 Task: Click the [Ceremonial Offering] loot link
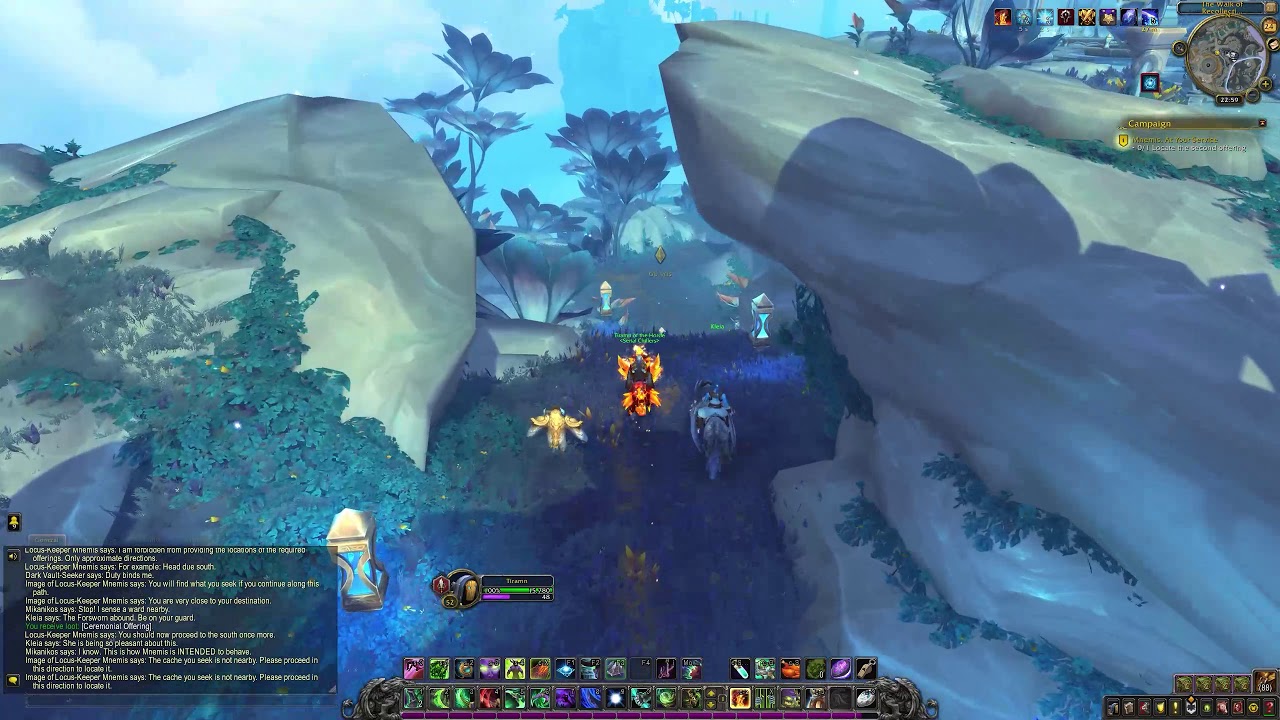point(116,626)
